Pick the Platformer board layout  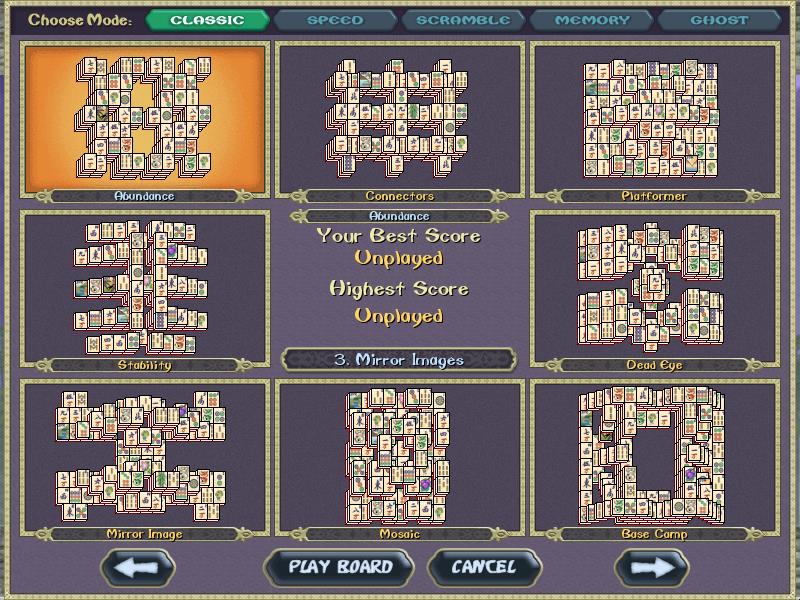[654, 118]
